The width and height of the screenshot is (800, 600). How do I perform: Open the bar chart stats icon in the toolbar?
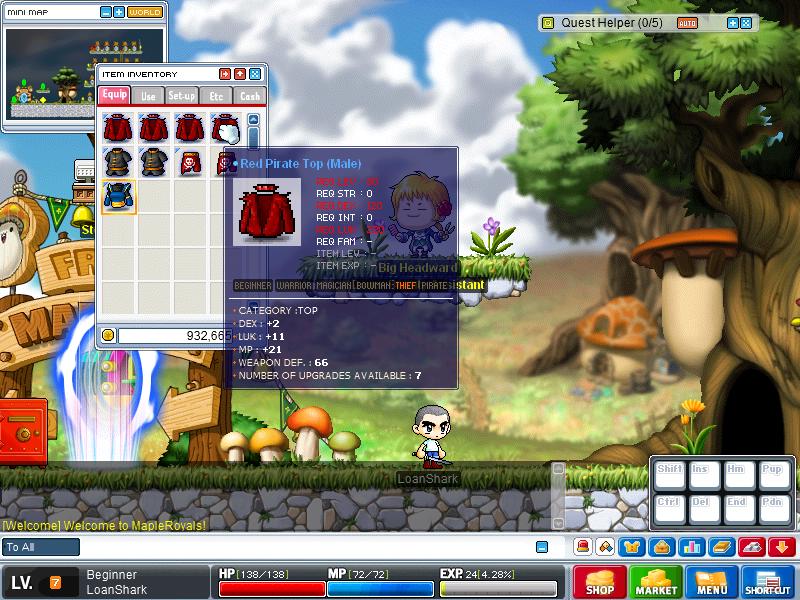point(690,547)
